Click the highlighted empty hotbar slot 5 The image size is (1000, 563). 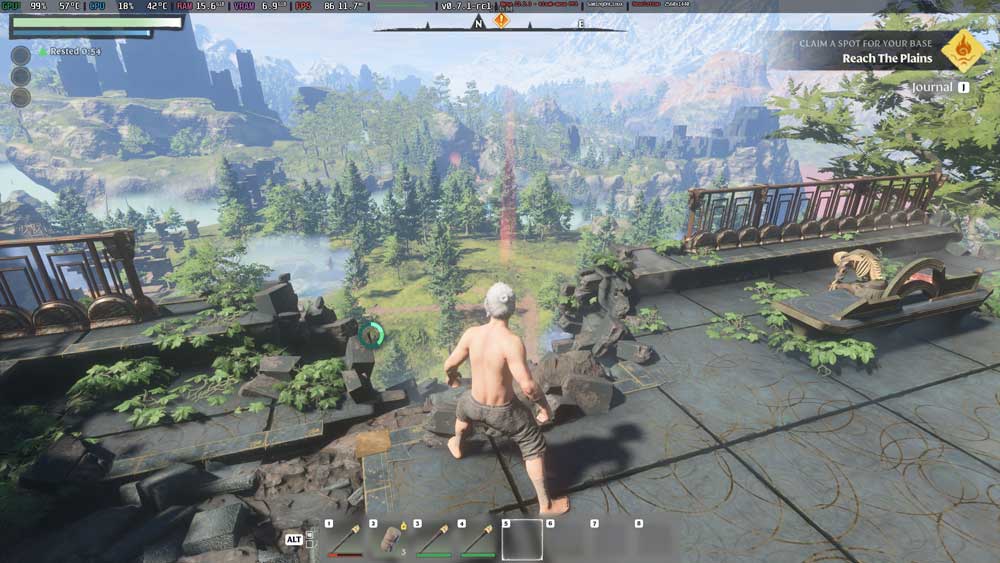click(521, 540)
